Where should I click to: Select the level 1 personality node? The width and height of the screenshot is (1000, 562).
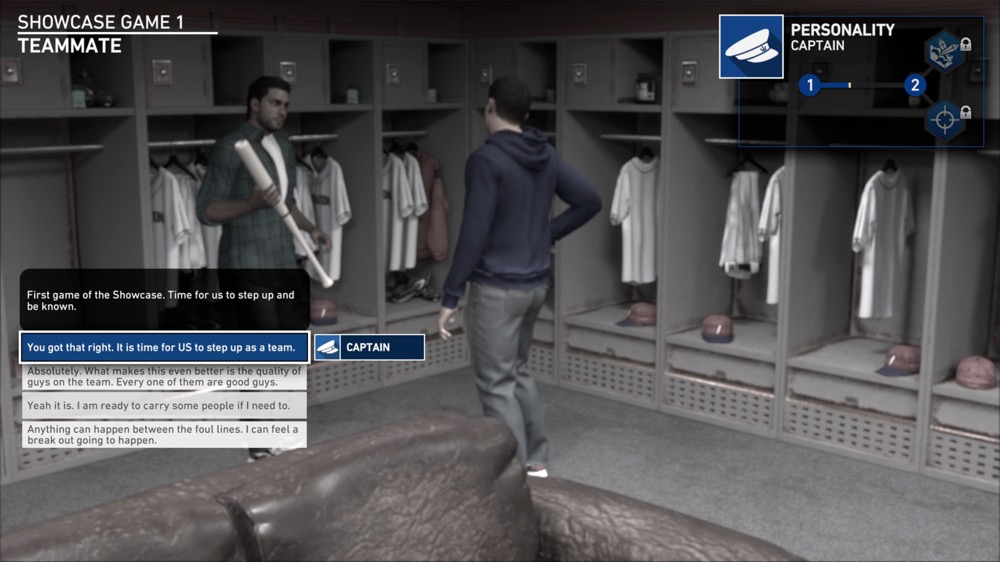click(x=810, y=86)
